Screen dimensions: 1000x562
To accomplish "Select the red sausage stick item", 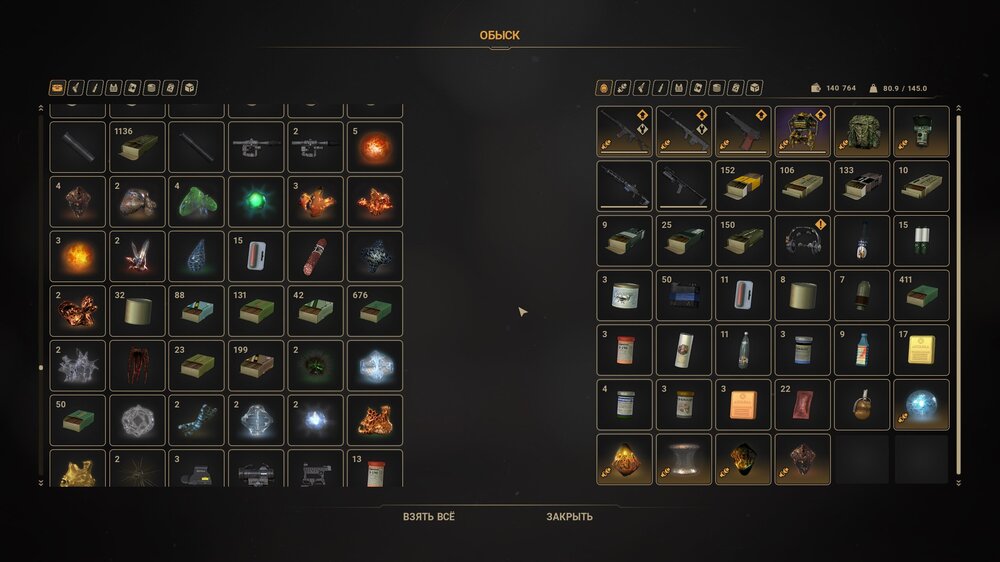I will (x=315, y=257).
